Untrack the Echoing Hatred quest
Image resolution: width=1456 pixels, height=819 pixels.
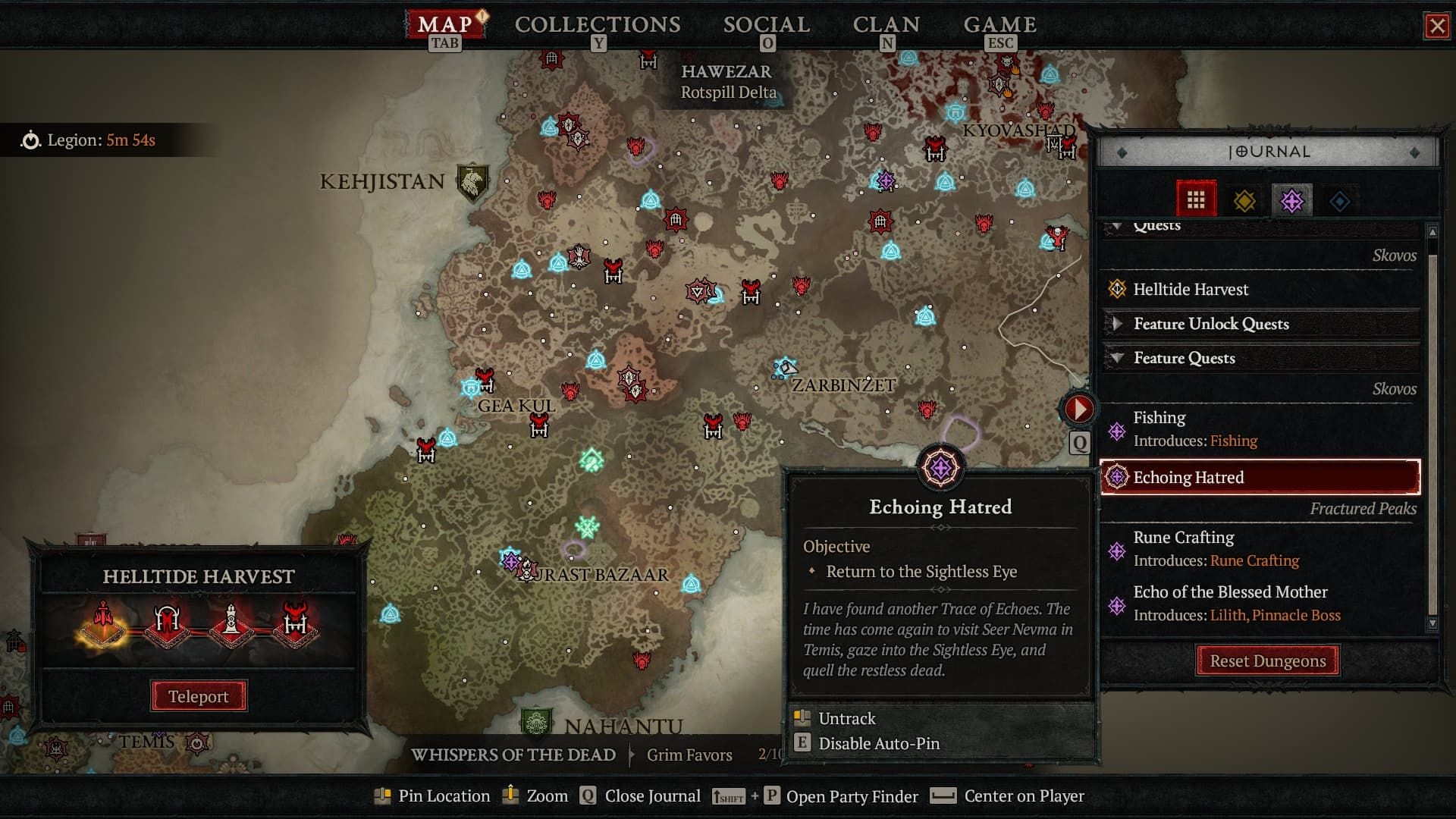click(x=846, y=718)
